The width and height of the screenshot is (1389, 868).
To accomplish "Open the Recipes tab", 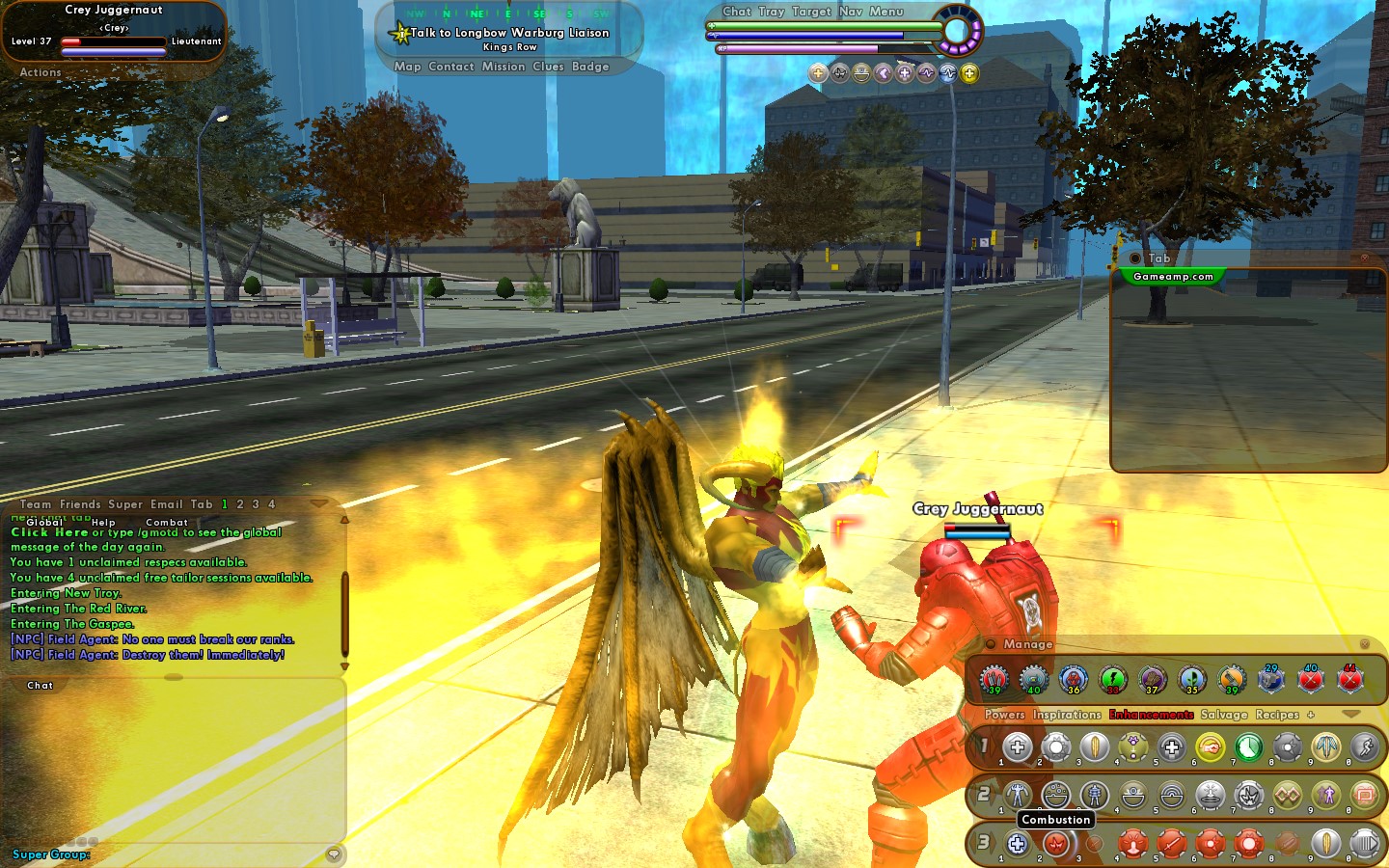I will click(x=1277, y=715).
